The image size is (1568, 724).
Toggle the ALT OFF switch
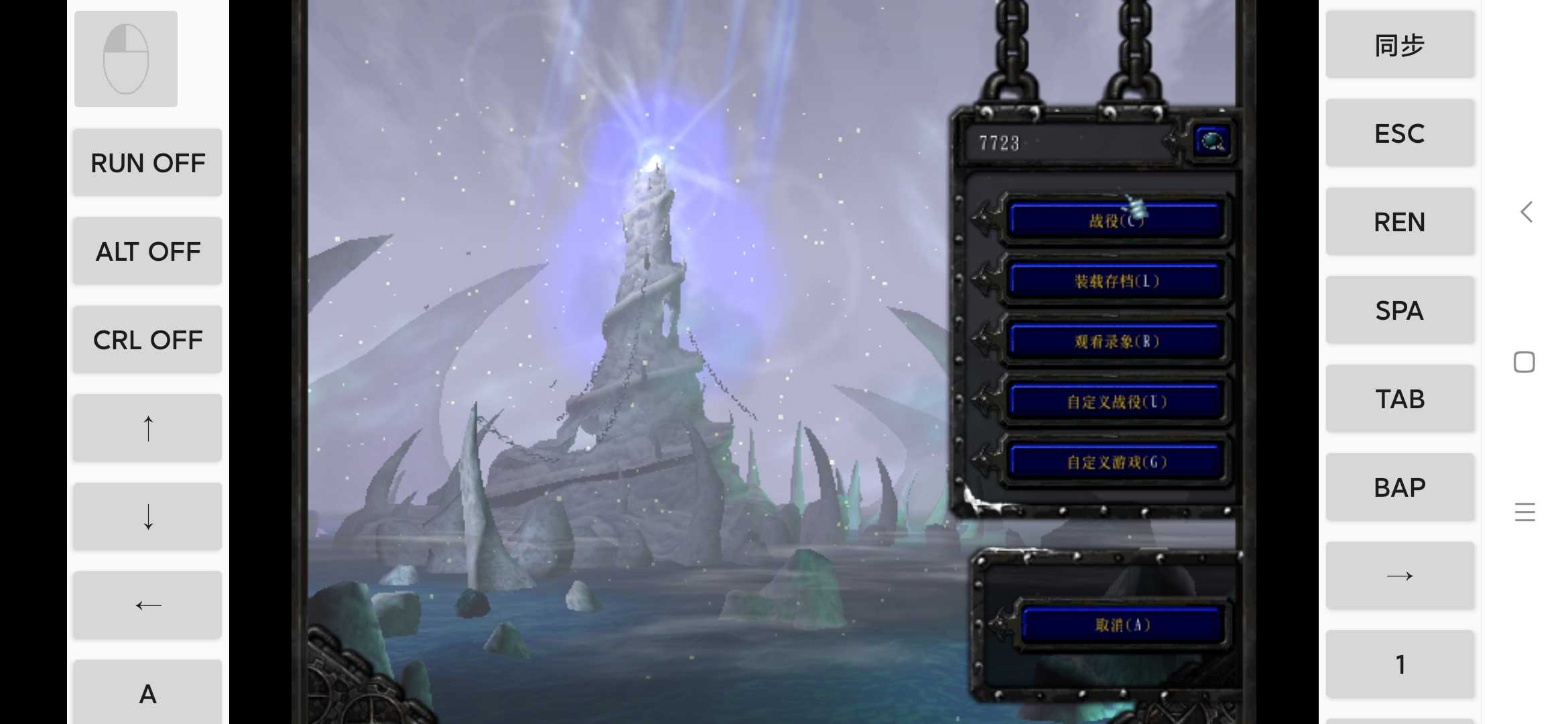pos(147,251)
